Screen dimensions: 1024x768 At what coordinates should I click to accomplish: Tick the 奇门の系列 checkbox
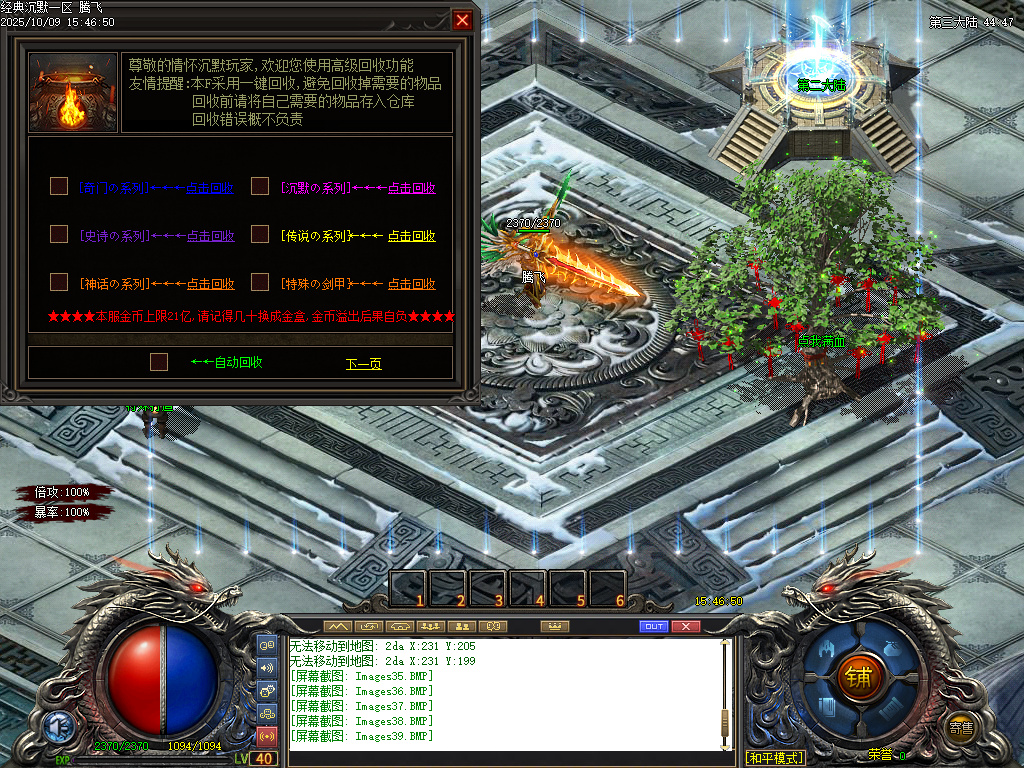coord(59,186)
